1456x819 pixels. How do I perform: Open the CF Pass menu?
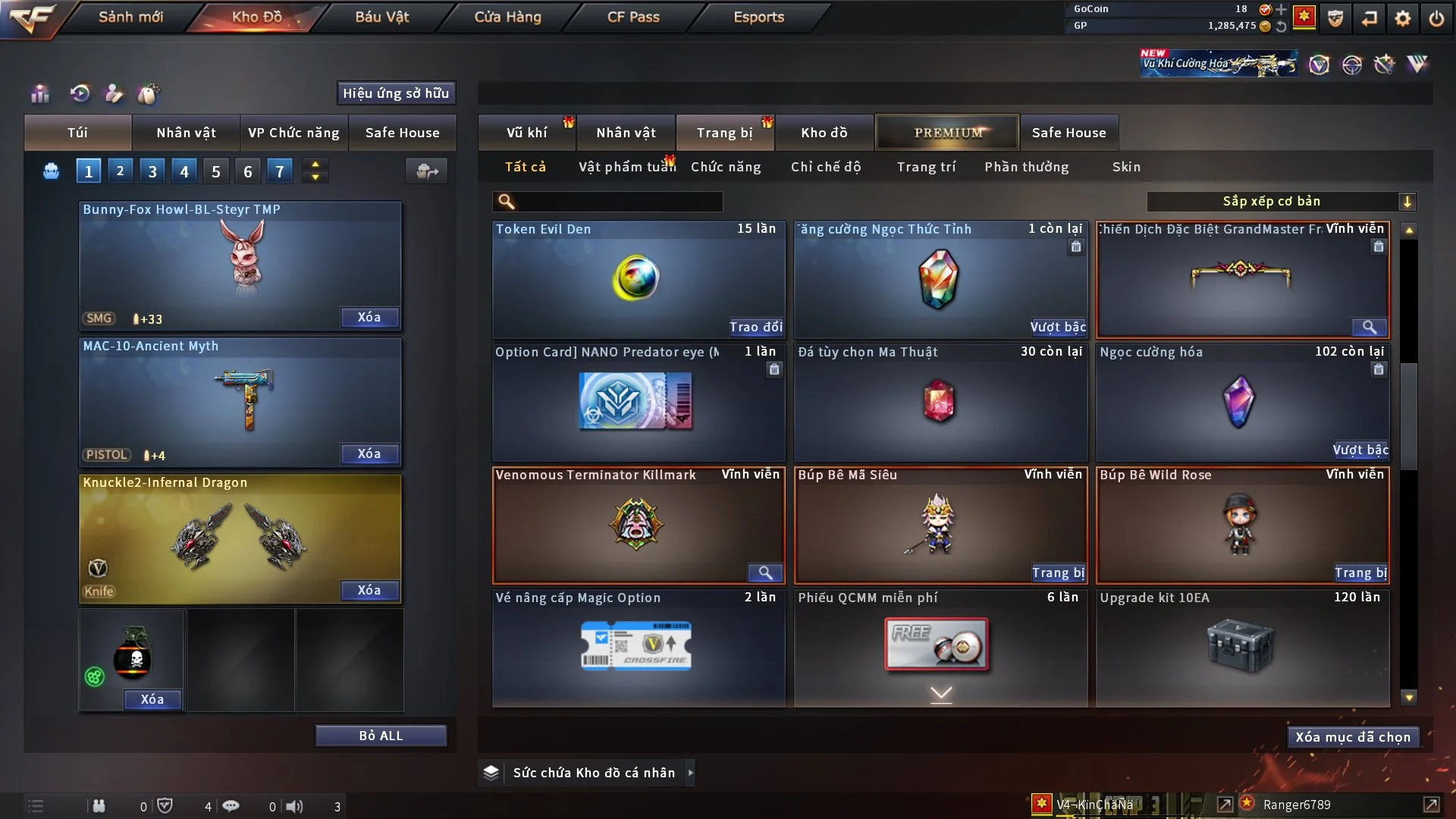pyautogui.click(x=633, y=17)
